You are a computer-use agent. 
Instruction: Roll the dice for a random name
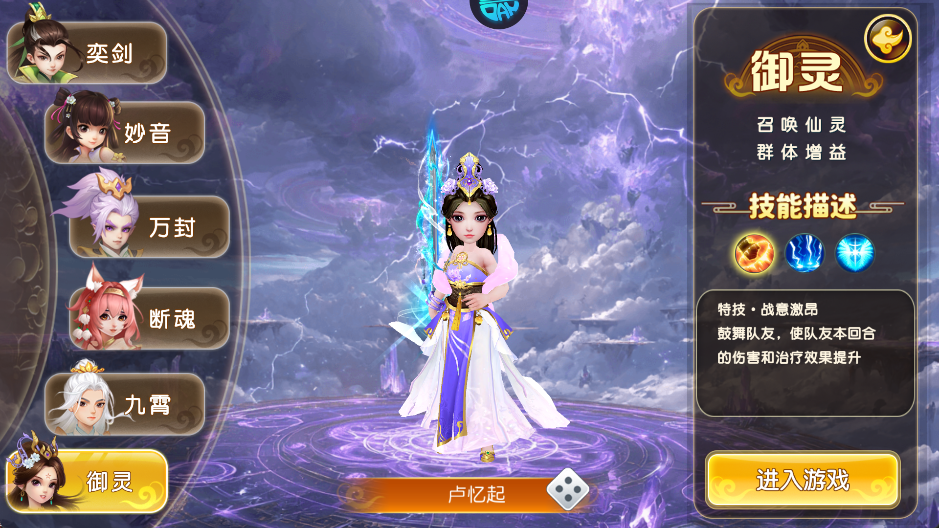tap(566, 490)
